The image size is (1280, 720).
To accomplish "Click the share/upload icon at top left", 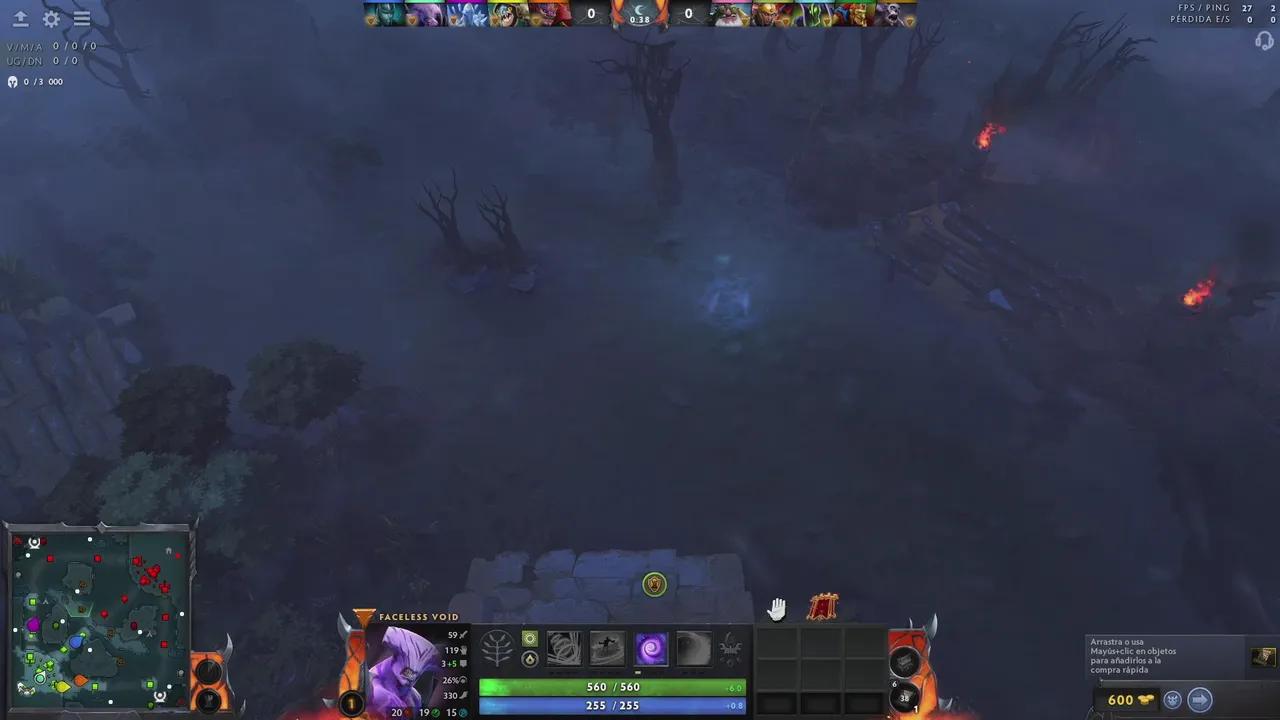I will click(x=20, y=18).
